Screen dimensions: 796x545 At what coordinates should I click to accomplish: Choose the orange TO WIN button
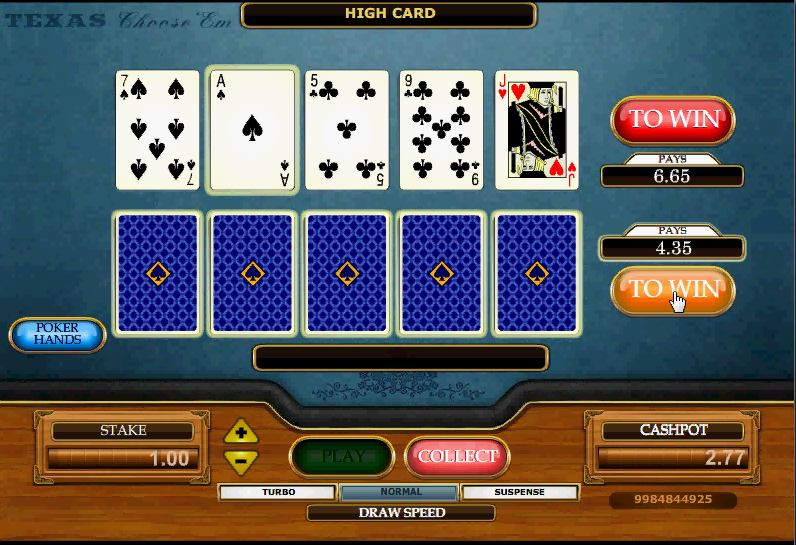(x=673, y=290)
